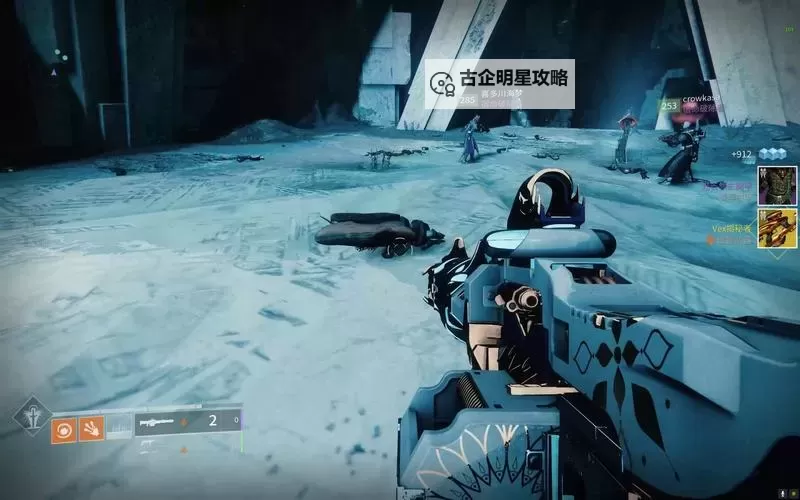Screen dimensions: 800x500
Task: Switch to the secondary weapon below rifle
Action: (x=152, y=445)
